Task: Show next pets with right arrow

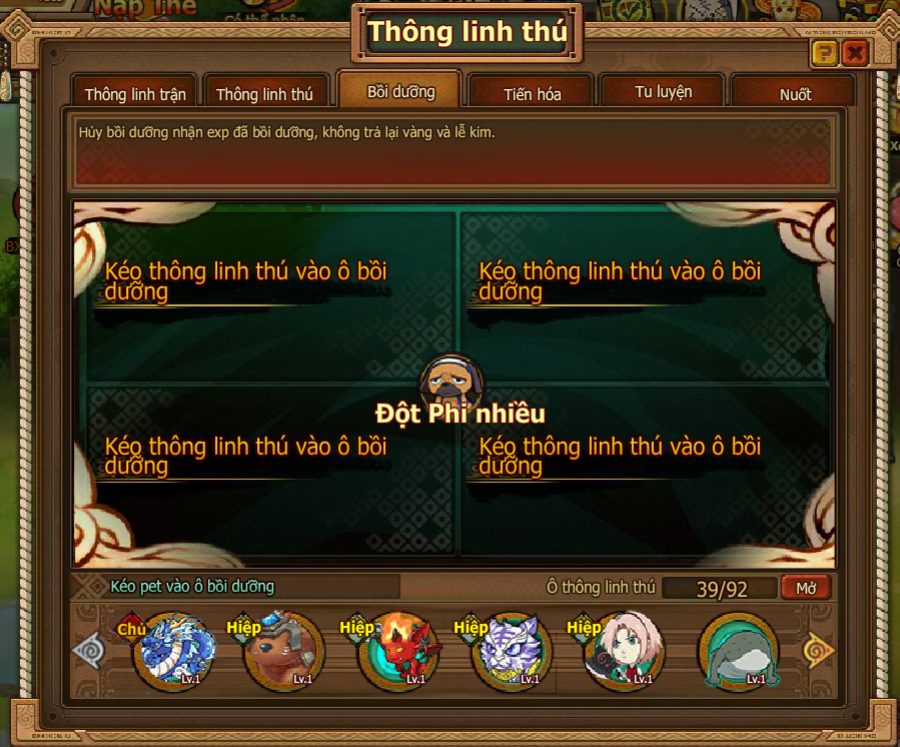Action: pyautogui.click(x=818, y=652)
